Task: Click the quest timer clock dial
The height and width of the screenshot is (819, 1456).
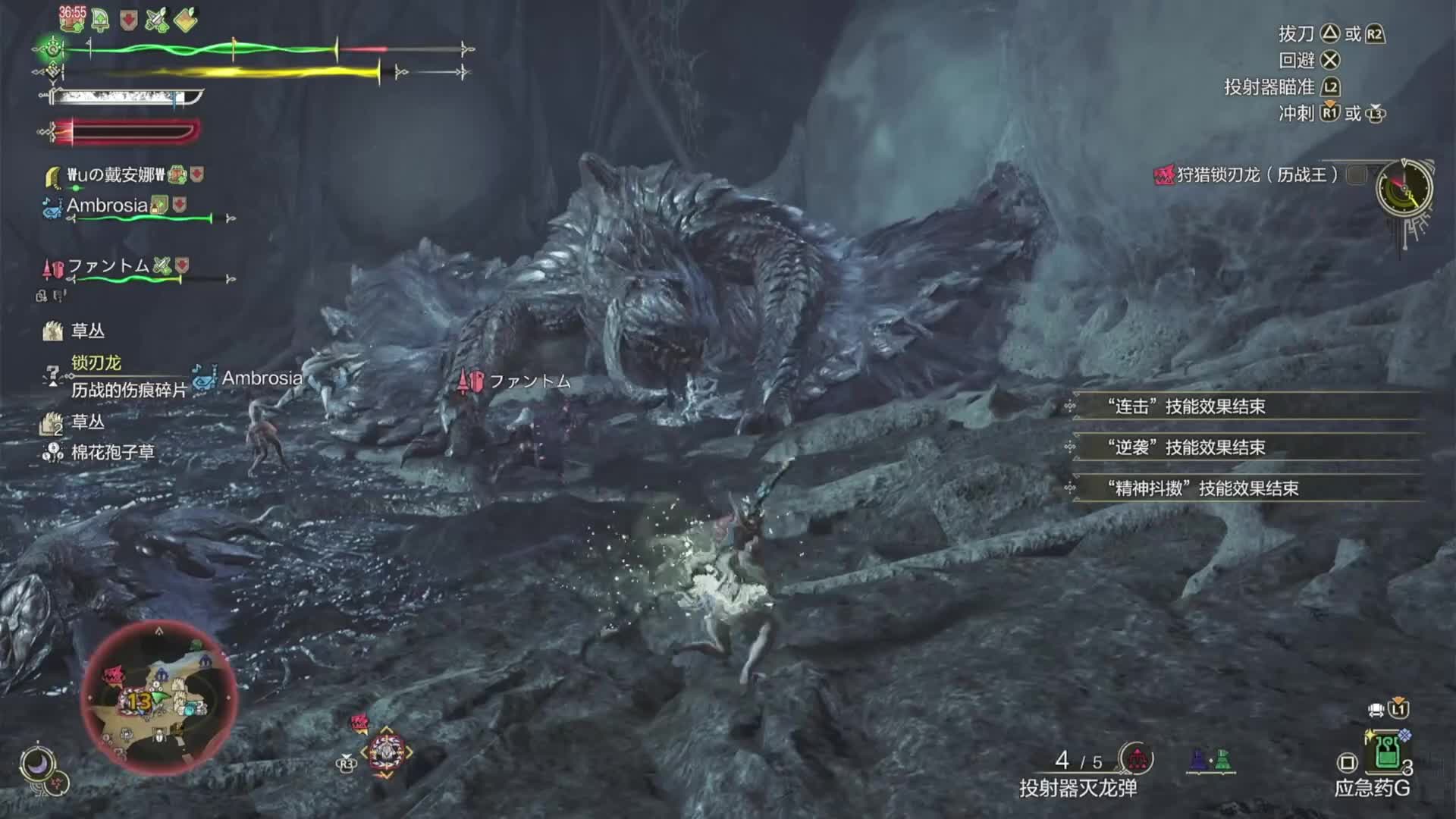Action: [1404, 188]
